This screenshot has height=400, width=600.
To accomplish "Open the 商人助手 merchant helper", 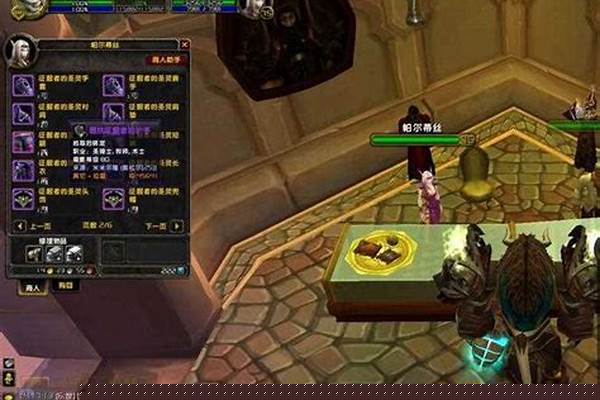I will (163, 60).
